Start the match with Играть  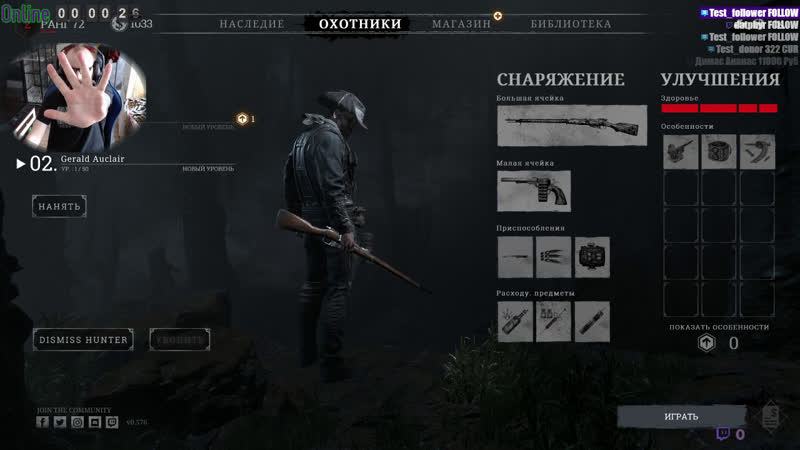click(x=681, y=416)
